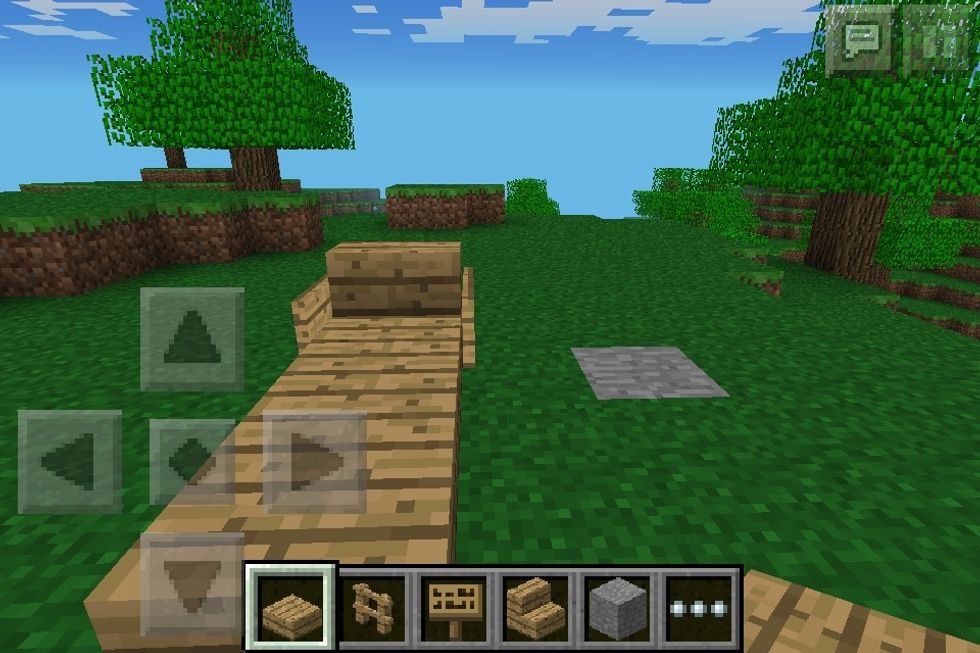Select the stone block hotbar slot
The width and height of the screenshot is (980, 653).
[617, 607]
